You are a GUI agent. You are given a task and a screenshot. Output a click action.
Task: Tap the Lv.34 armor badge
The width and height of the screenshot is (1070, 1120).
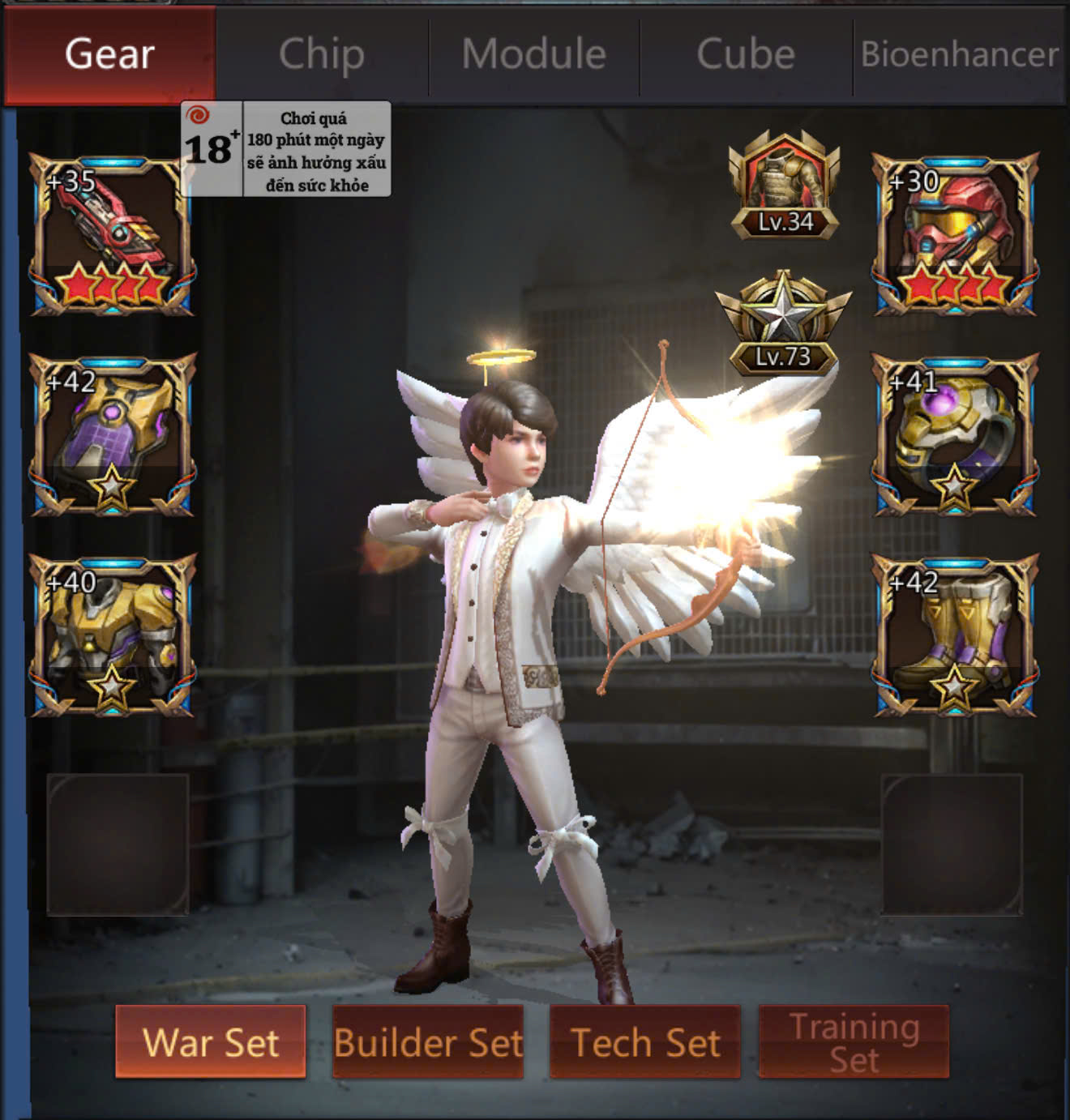[x=784, y=186]
